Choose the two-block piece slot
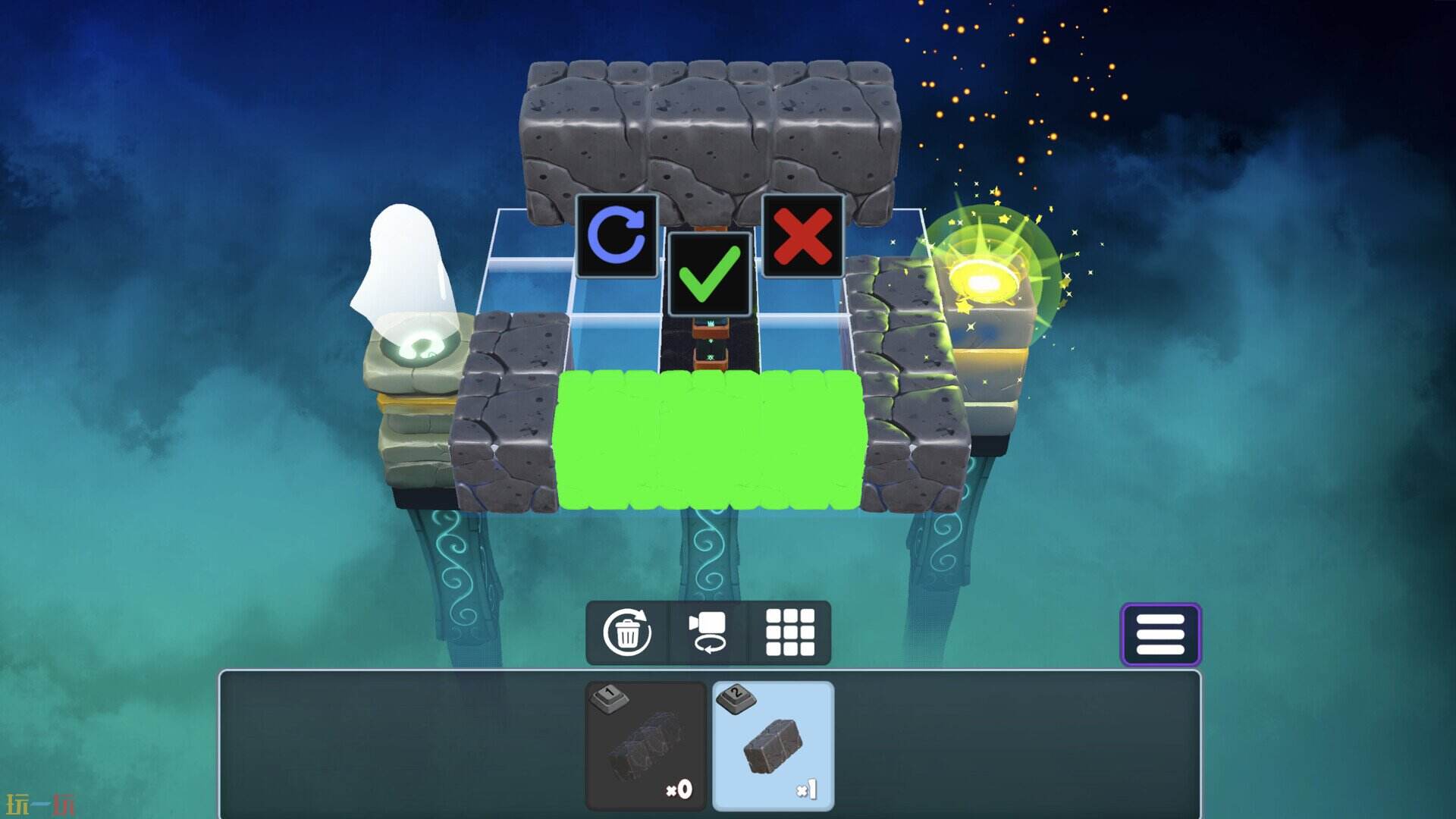 pos(773,745)
